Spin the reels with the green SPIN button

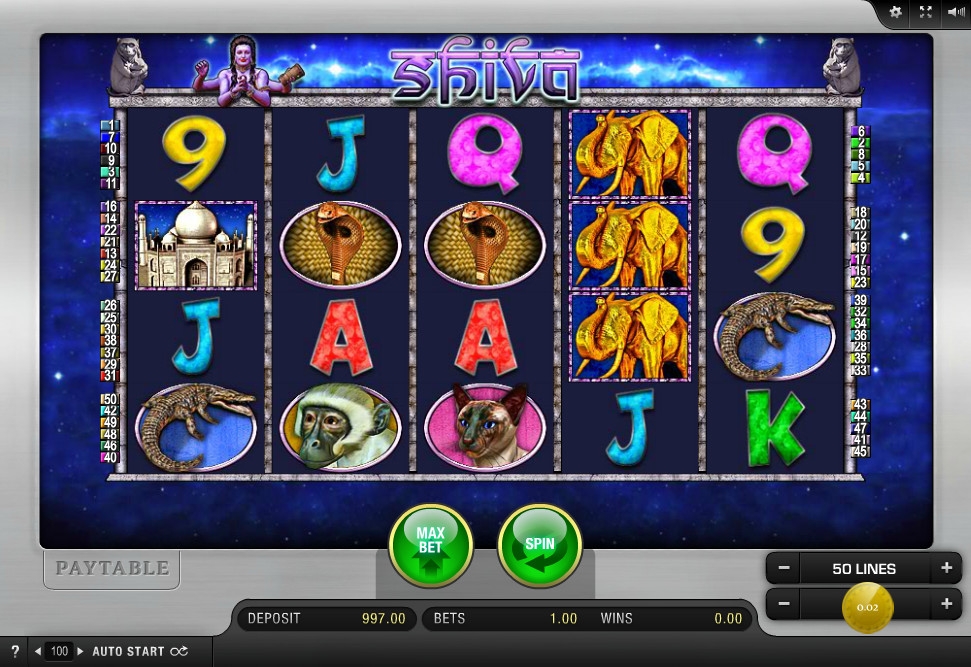click(x=539, y=546)
